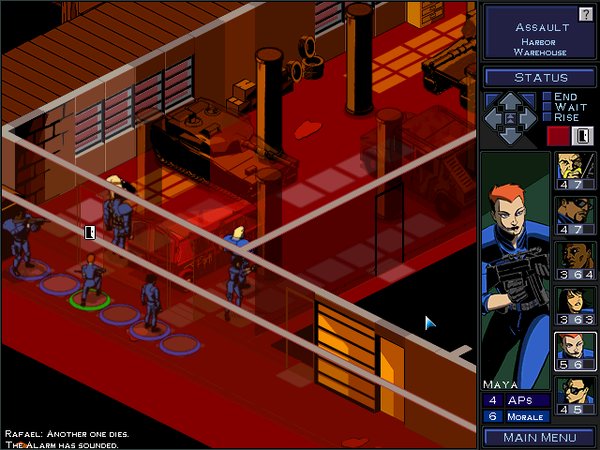This screenshot has width=600, height=450.
Task: Click the center of the direction pad
Action: coord(511,119)
